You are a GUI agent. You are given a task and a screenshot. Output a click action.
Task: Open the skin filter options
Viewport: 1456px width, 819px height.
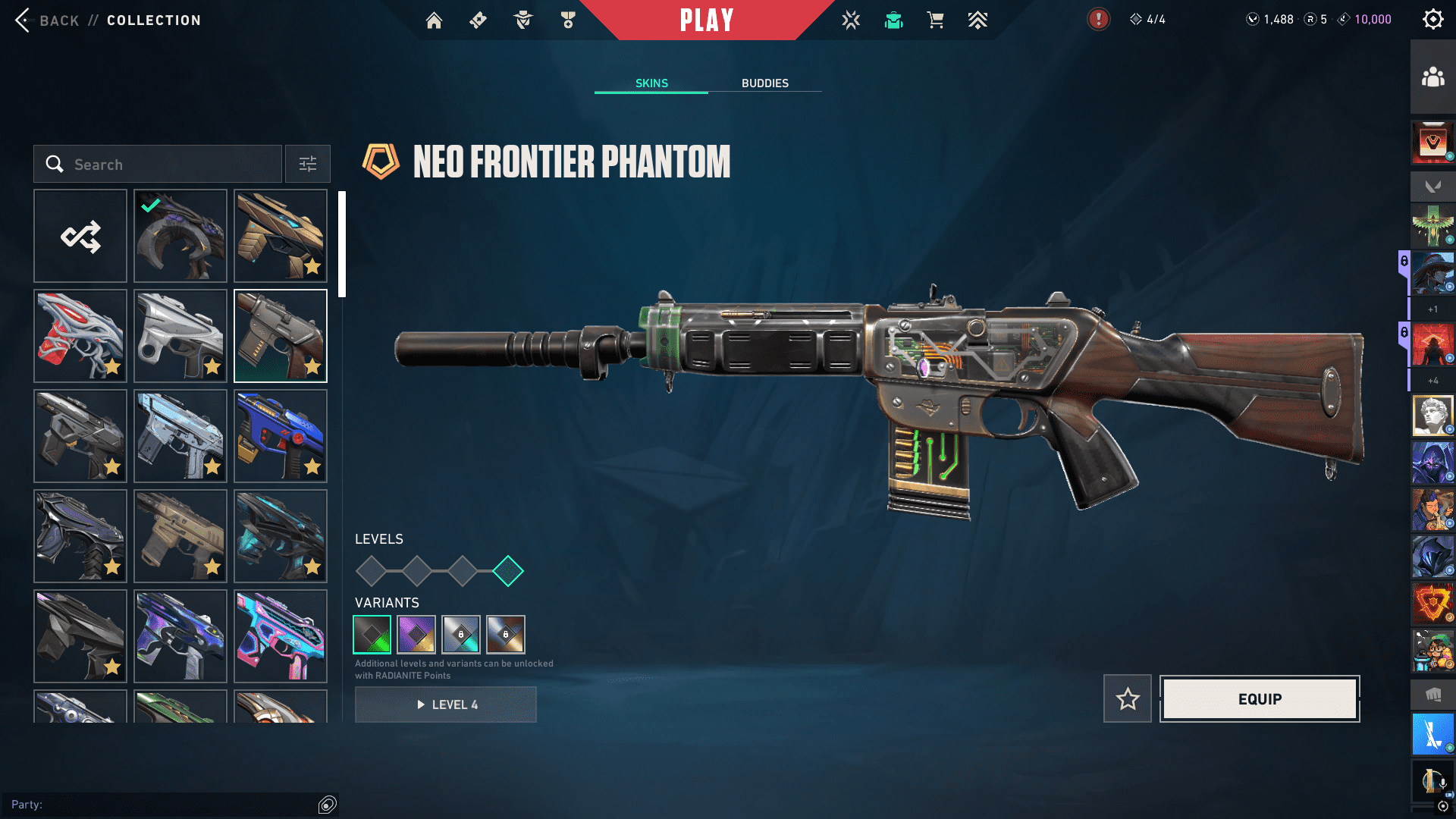tap(308, 165)
